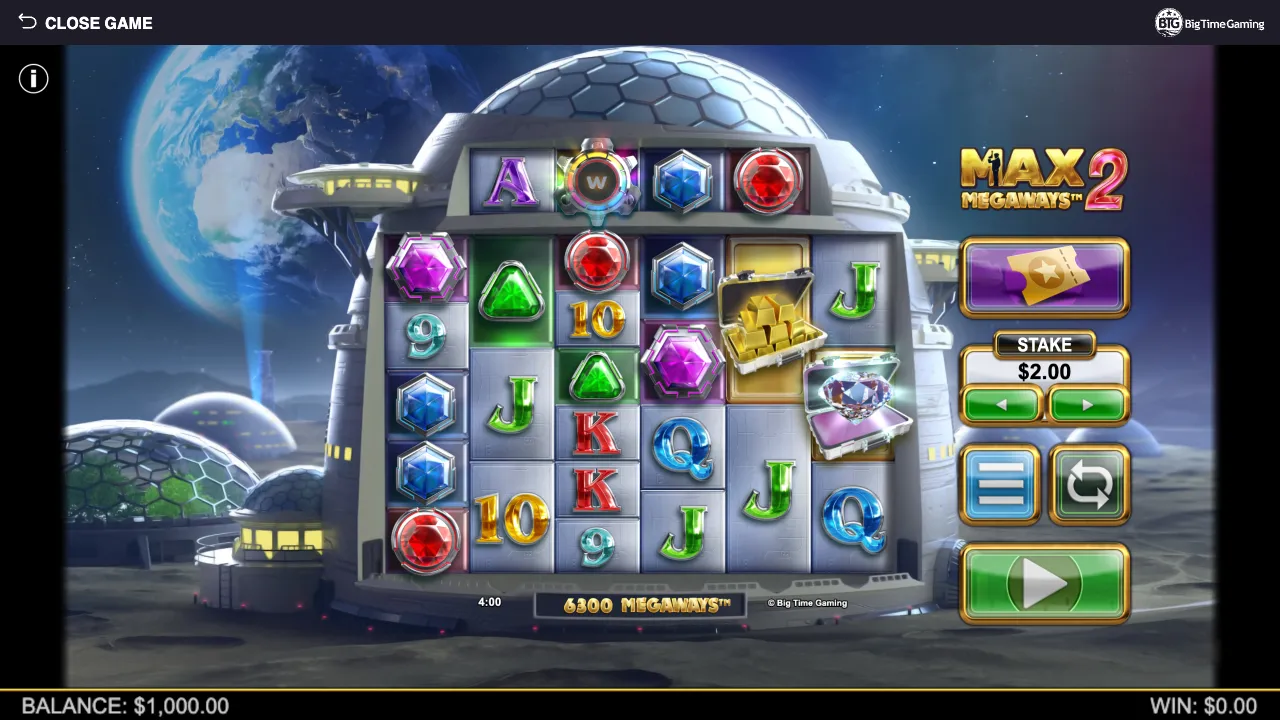Open the blue hamburger menu button
The image size is (1280, 720).
click(x=1002, y=485)
